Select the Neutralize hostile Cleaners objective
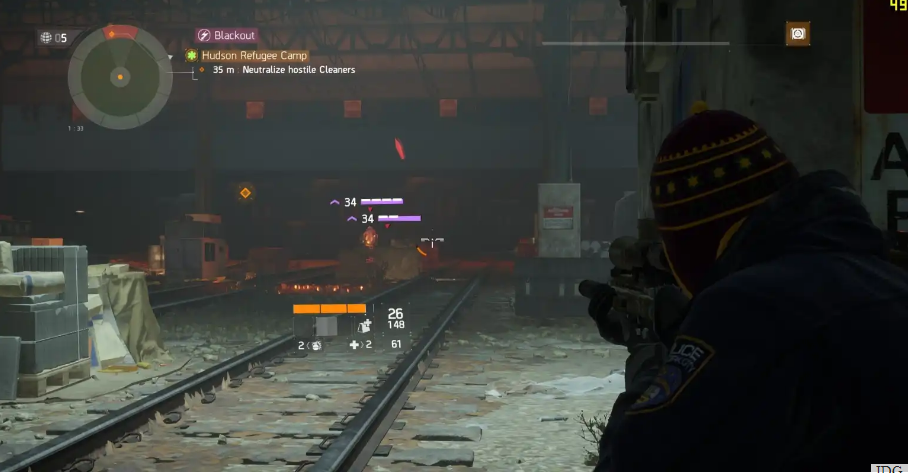Viewport: 909px width, 473px height. [283, 70]
